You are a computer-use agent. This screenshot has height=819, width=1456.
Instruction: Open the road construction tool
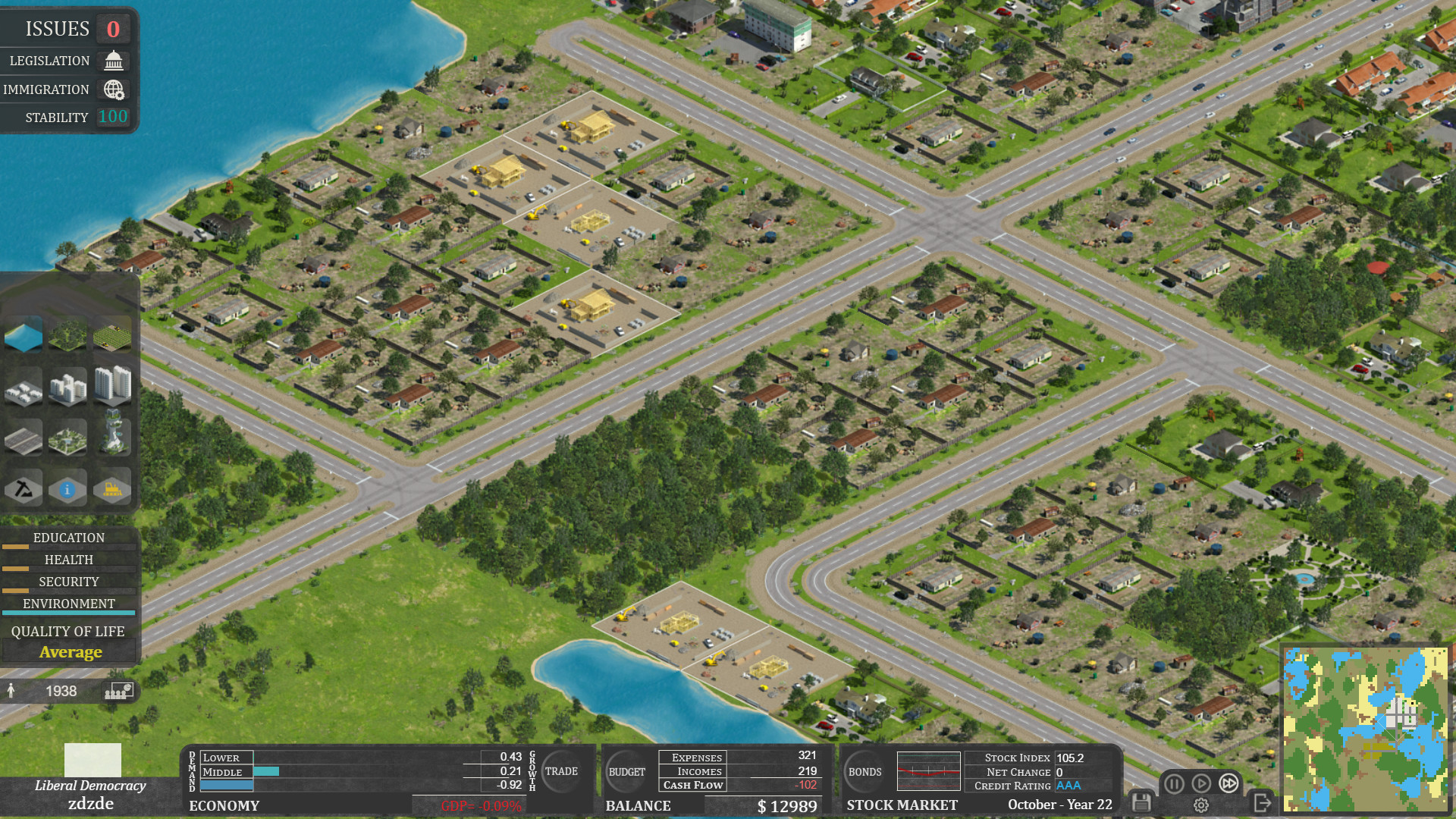tap(23, 437)
